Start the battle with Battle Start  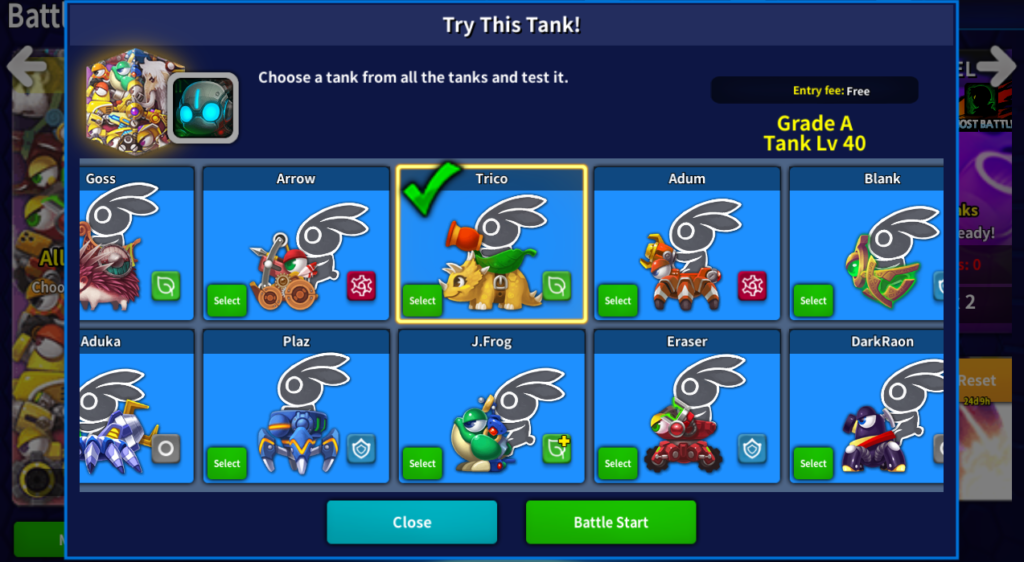pos(610,522)
